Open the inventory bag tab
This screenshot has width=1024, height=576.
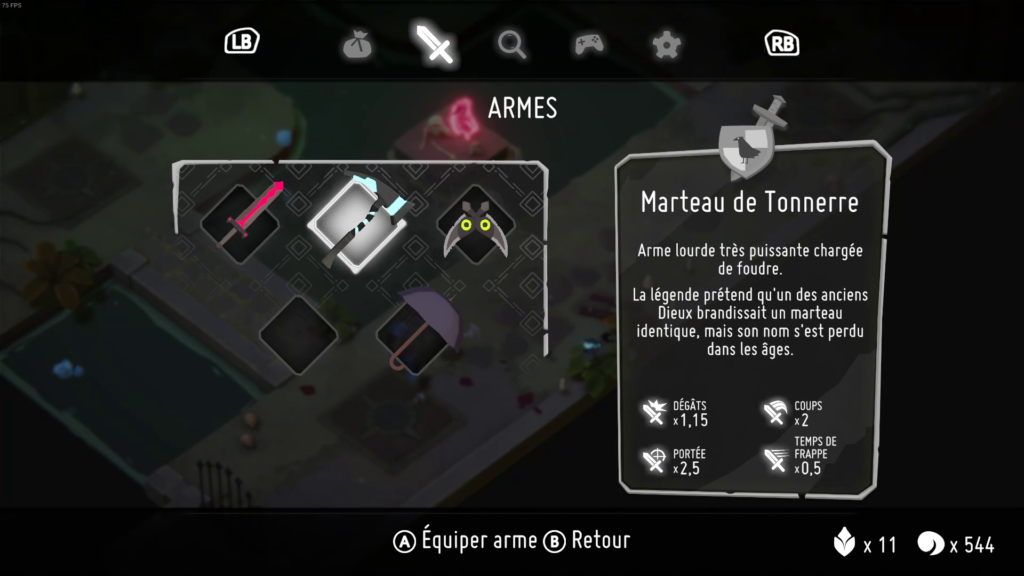(357, 44)
